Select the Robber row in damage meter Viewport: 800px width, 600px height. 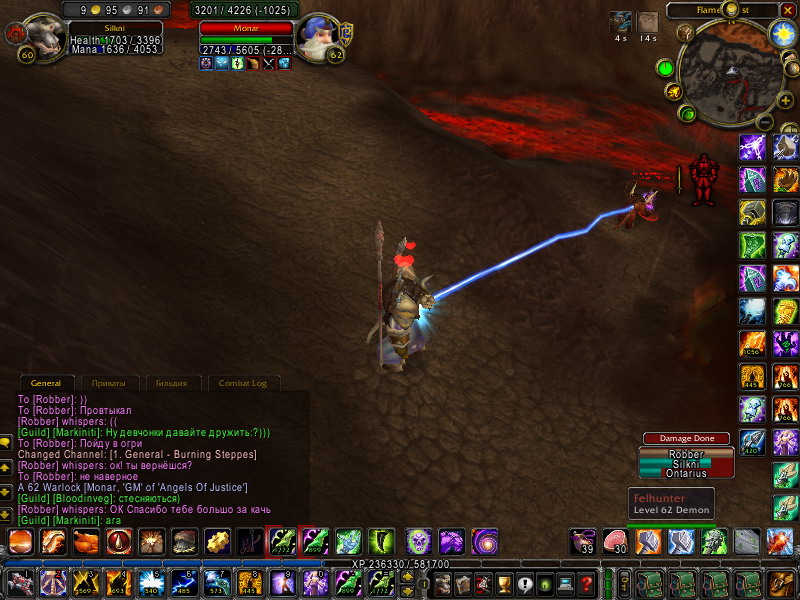click(685, 453)
